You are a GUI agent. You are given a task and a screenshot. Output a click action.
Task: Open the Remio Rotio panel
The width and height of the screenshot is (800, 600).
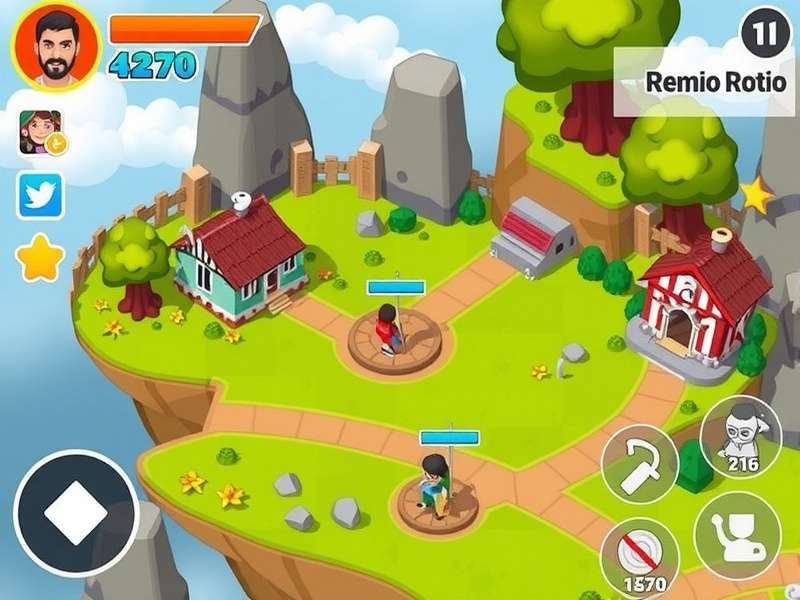714,82
